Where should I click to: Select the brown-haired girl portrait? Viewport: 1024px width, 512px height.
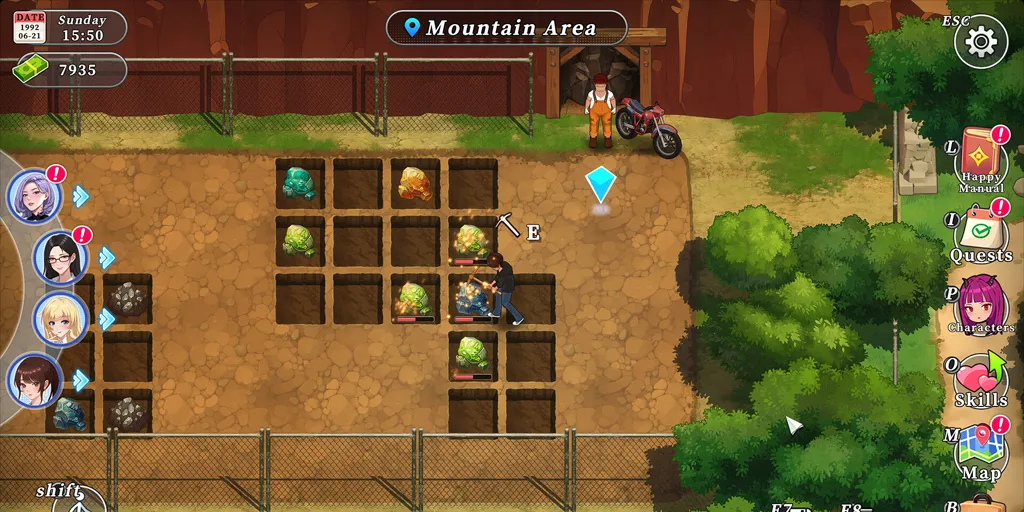click(x=36, y=380)
